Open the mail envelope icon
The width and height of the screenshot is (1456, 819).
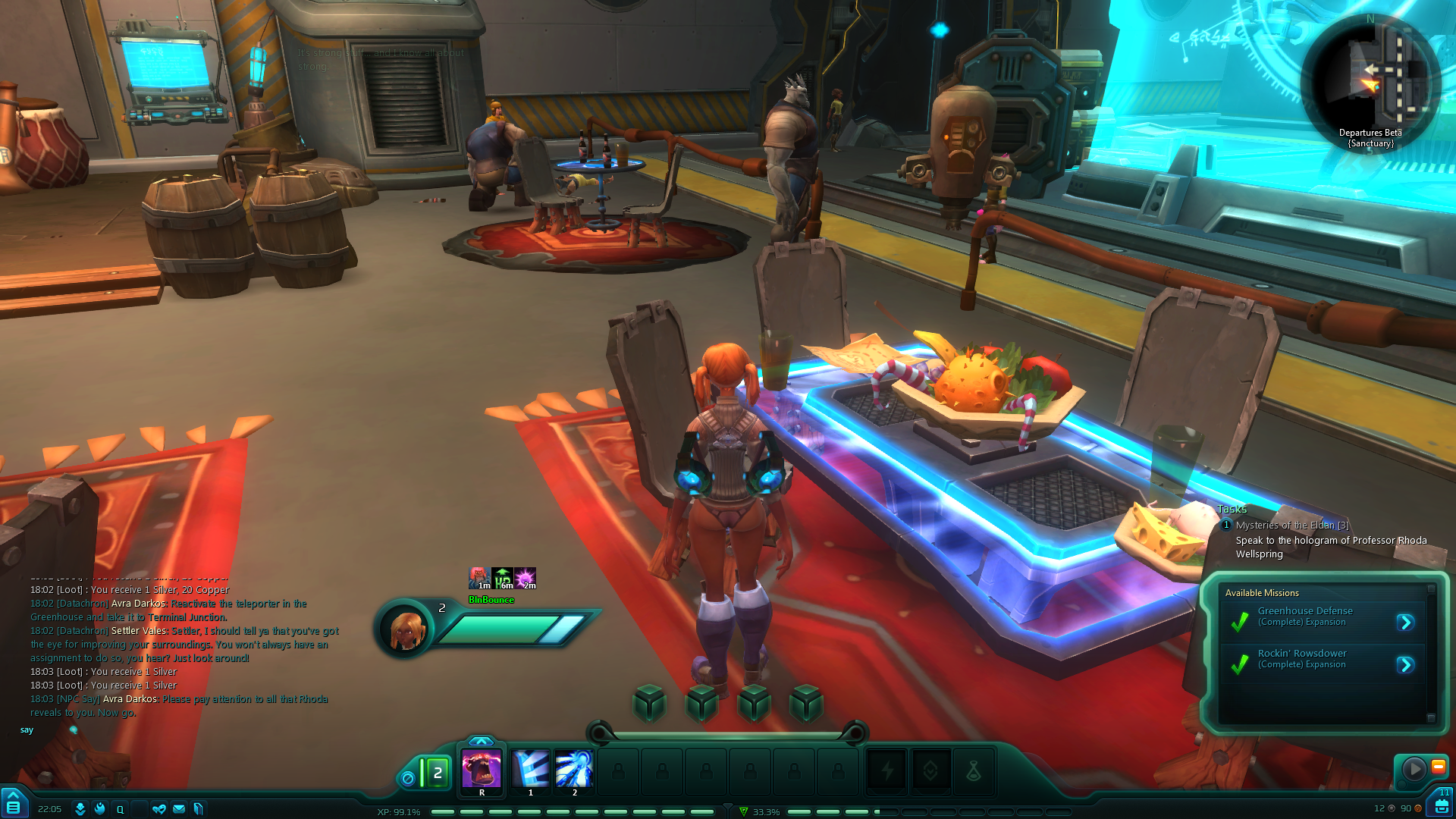click(178, 809)
